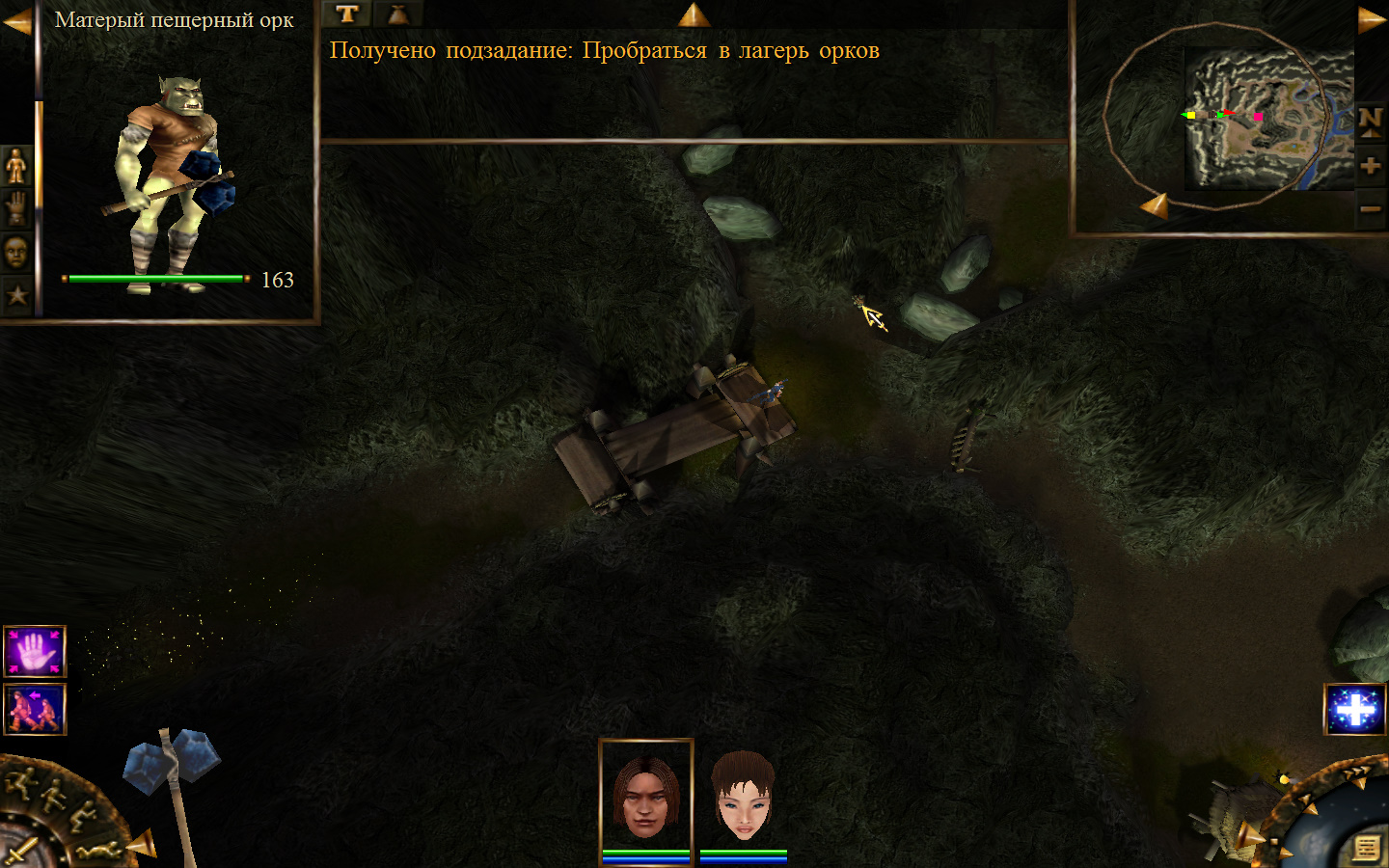Open the body figure tab in the side panel
The image size is (1389, 868).
coord(16,166)
